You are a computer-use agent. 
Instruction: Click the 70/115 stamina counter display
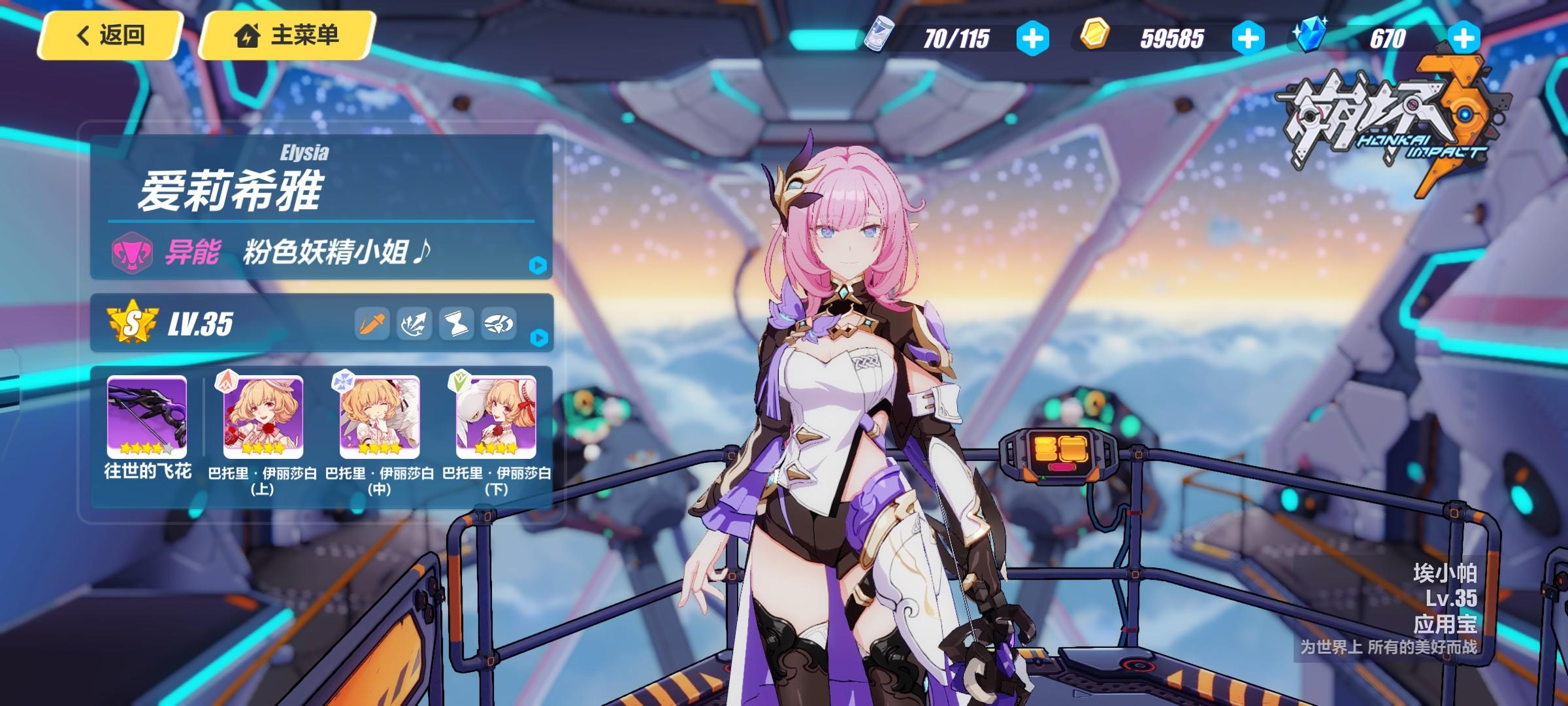tap(955, 40)
